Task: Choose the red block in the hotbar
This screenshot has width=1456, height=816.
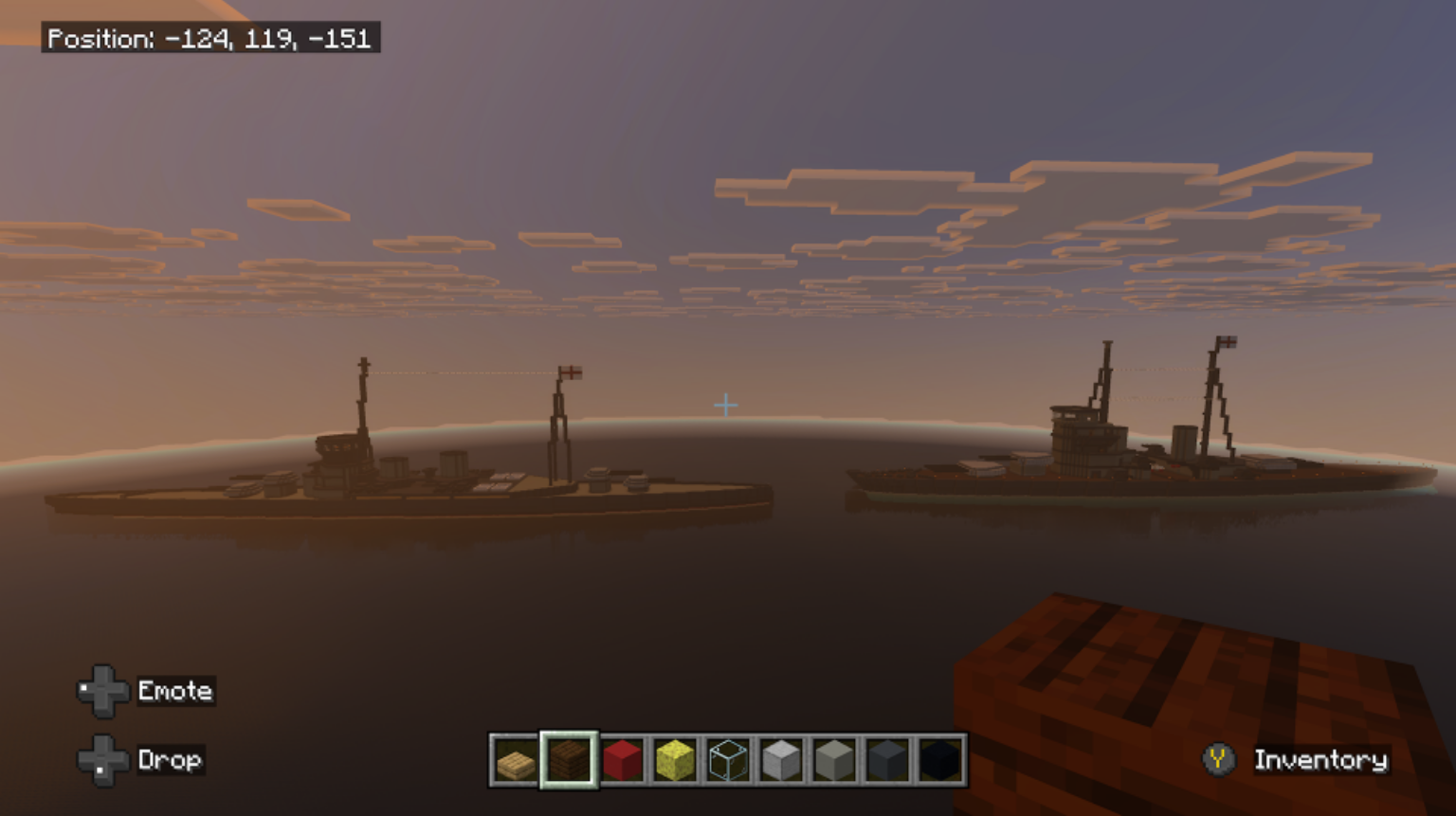Action: point(622,760)
